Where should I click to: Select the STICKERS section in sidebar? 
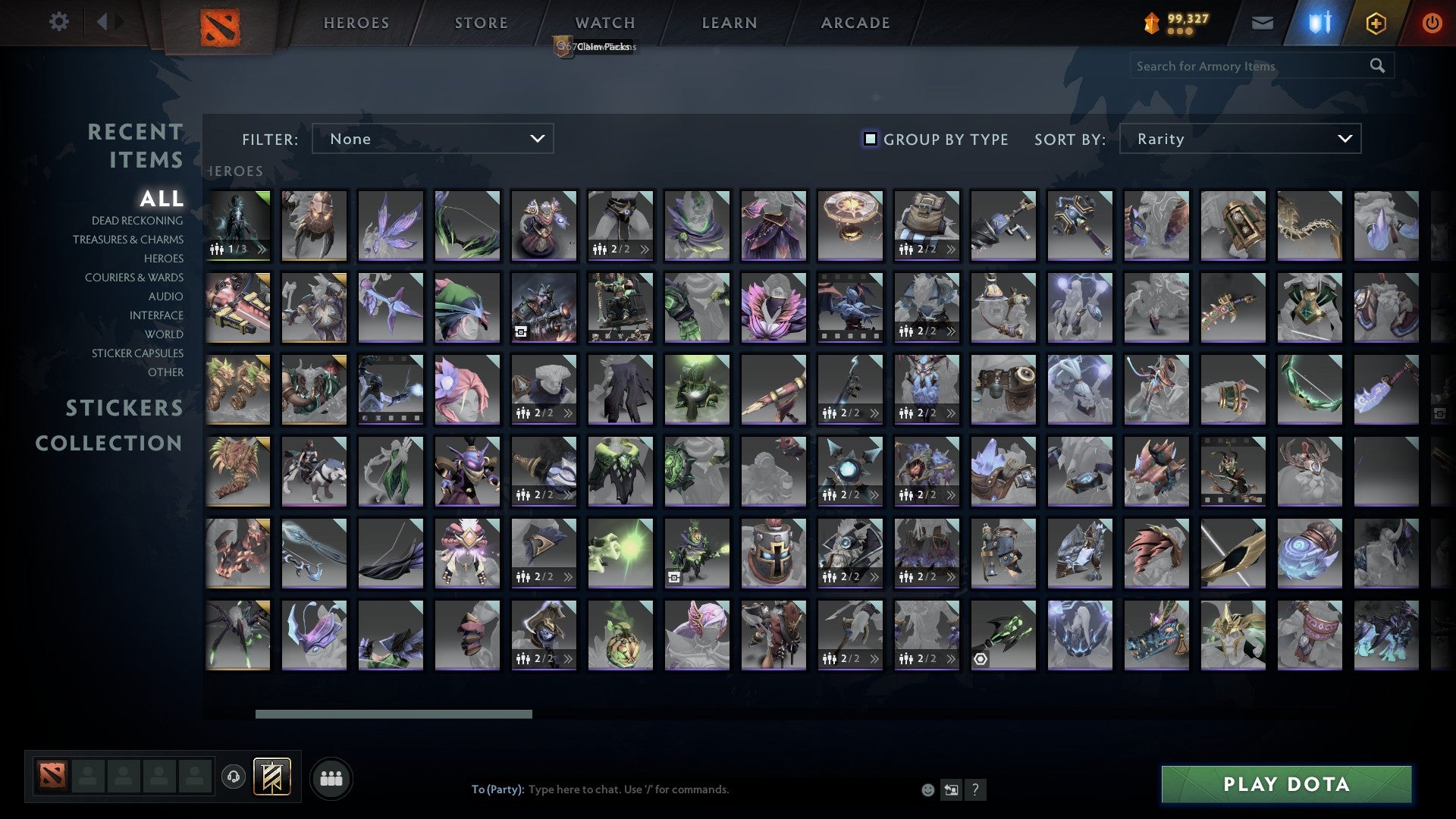[x=124, y=408]
